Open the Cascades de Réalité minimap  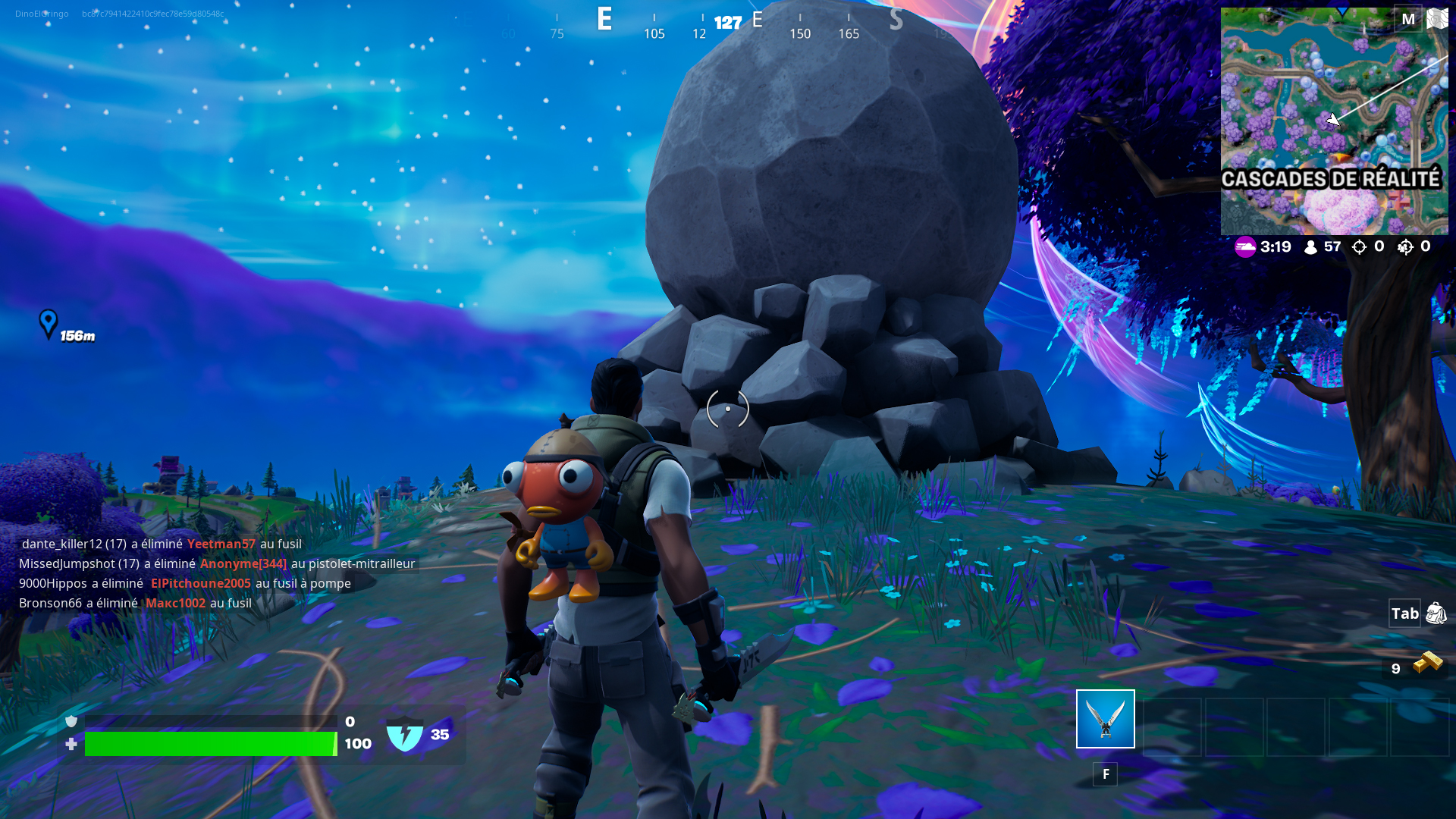pyautogui.click(x=1334, y=121)
